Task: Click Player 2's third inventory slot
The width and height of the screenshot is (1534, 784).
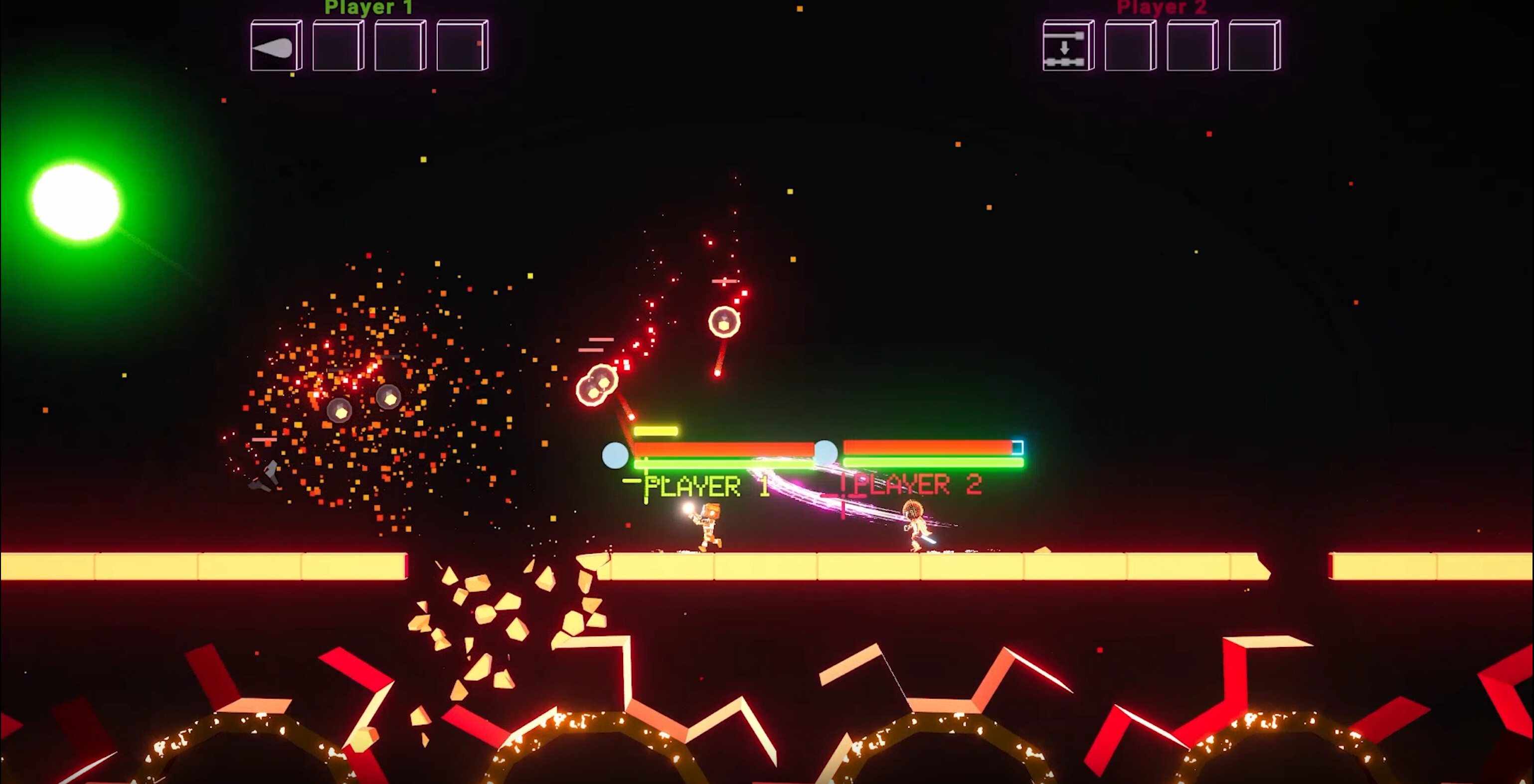Action: coord(1191,47)
